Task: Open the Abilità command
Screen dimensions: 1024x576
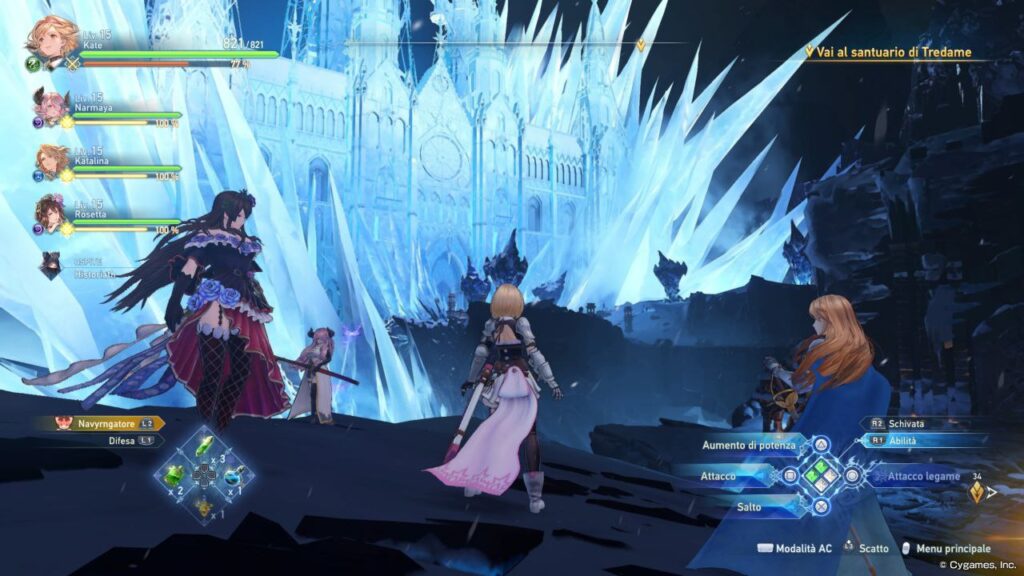Action: pyautogui.click(x=905, y=440)
